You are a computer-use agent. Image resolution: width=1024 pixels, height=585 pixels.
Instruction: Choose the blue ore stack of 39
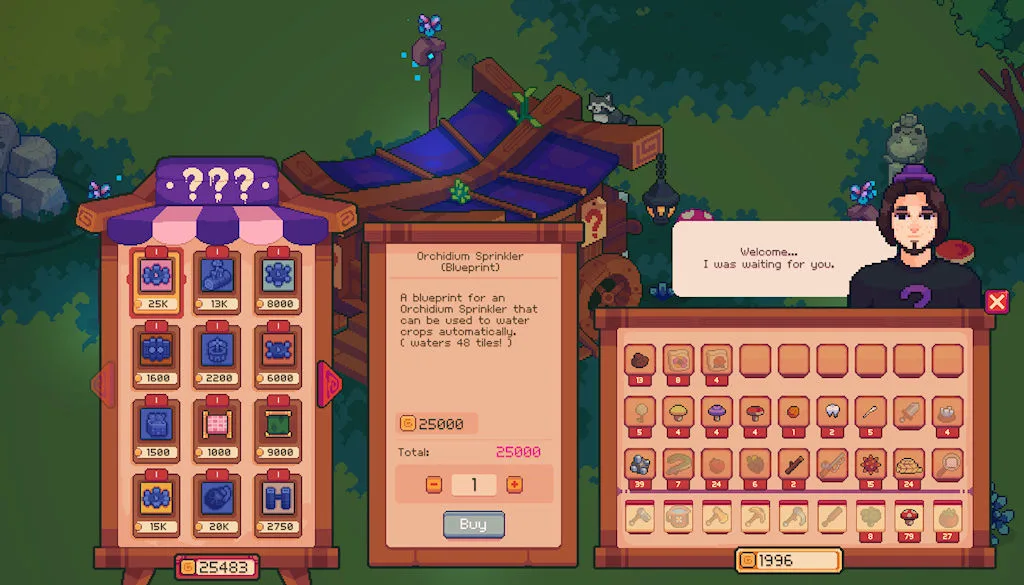[639, 464]
